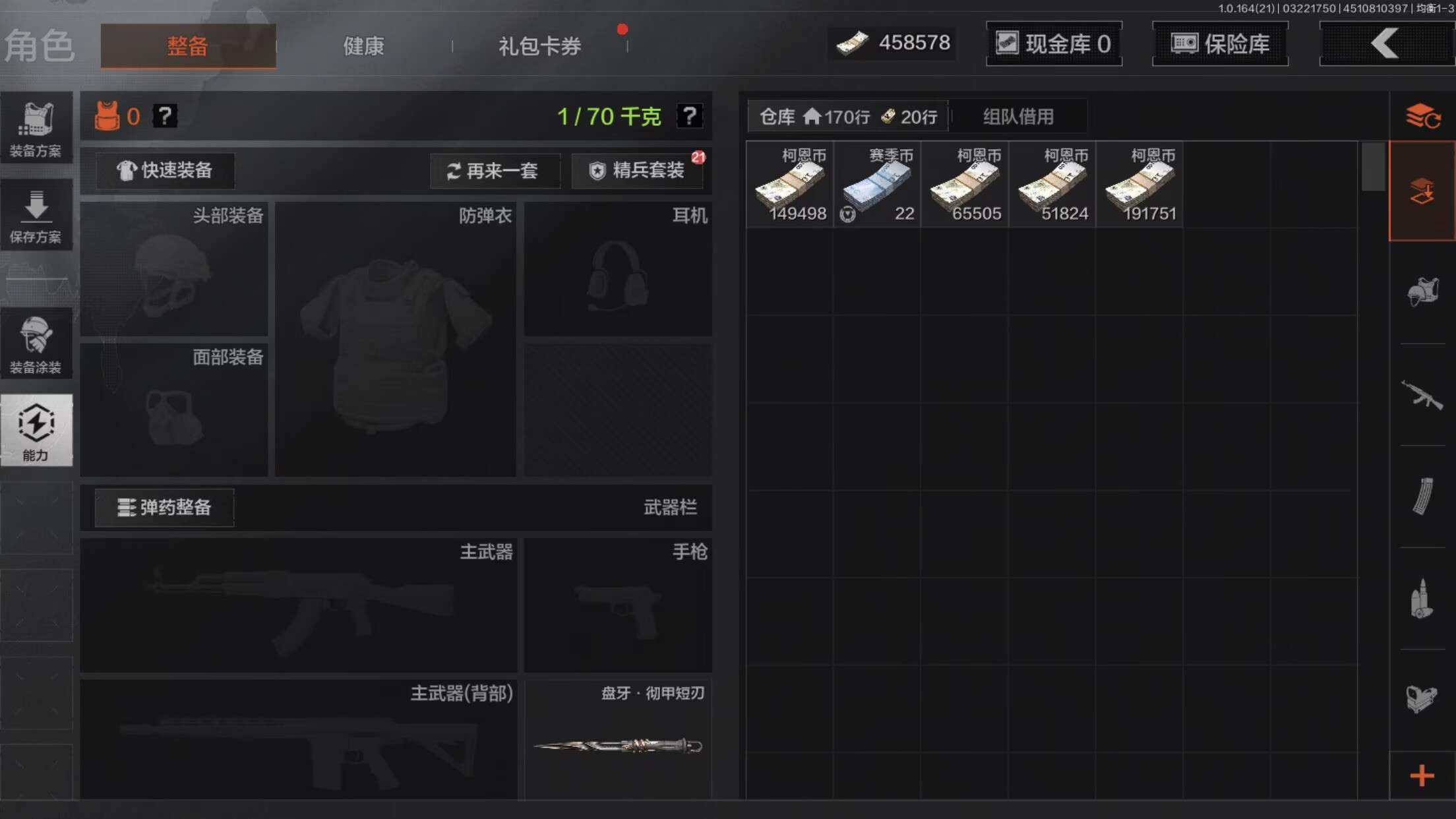This screenshot has height=819, width=1456.
Task: Open the 保险库 insurance vault
Action: (x=1219, y=44)
